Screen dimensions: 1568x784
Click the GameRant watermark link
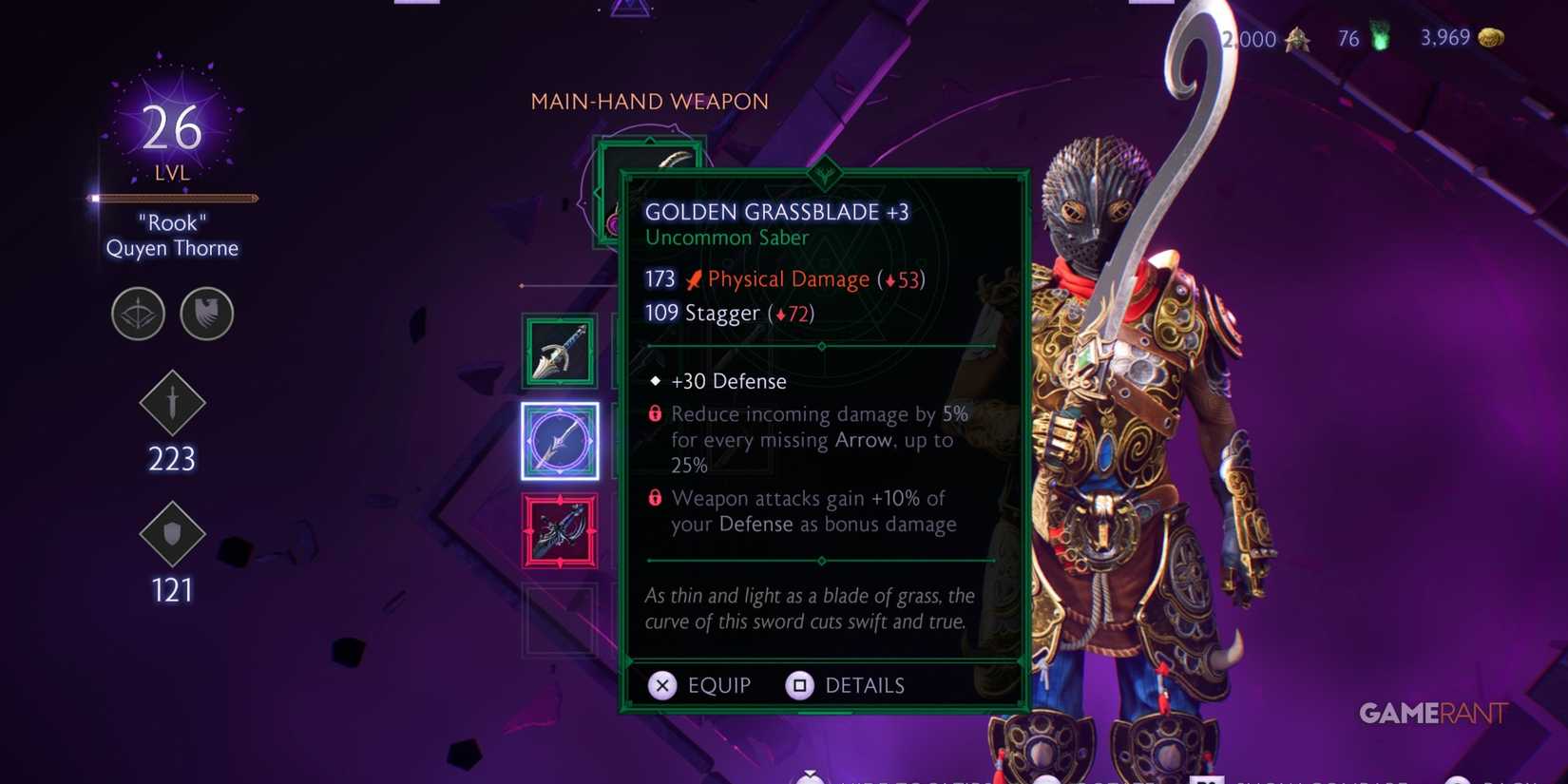tap(1431, 713)
